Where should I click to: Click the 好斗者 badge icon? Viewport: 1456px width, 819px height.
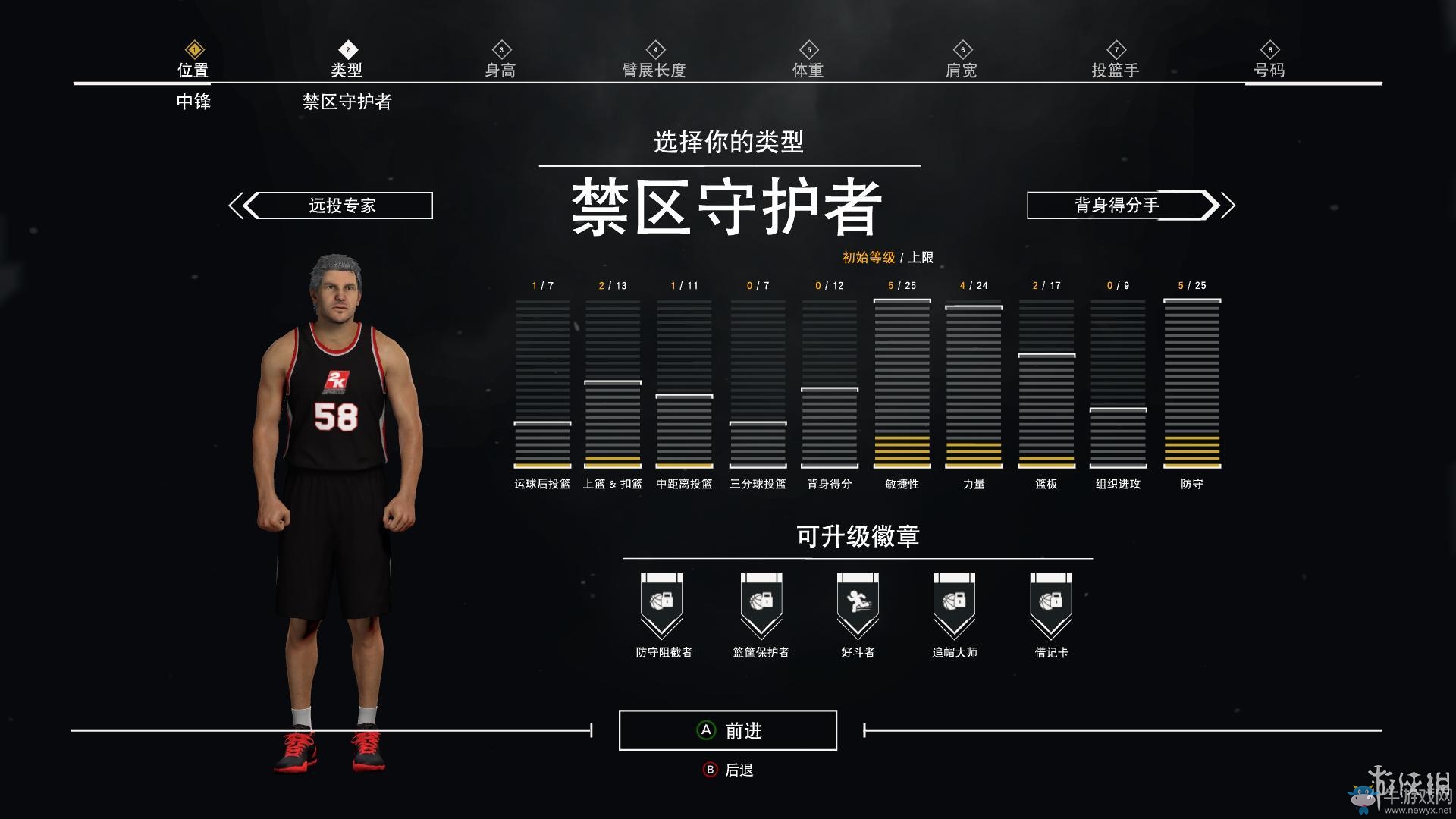coord(857,603)
